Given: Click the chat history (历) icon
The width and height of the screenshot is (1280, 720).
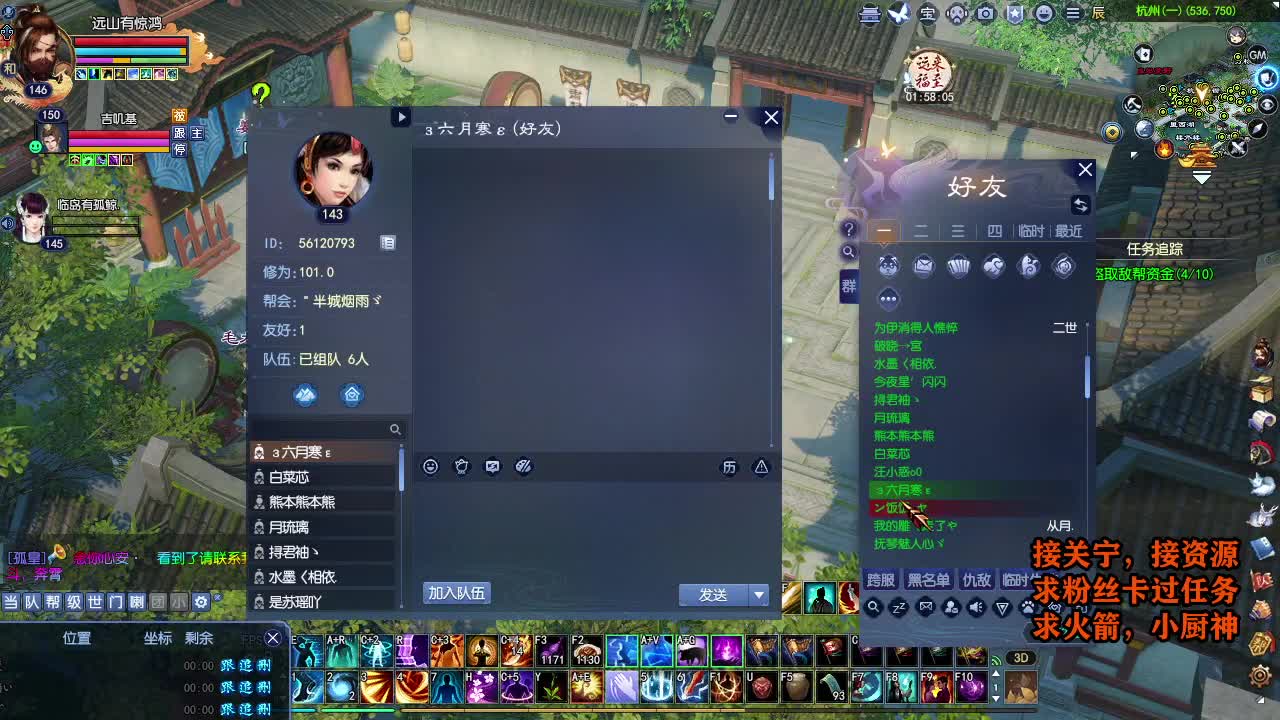Looking at the screenshot, I should coord(730,467).
